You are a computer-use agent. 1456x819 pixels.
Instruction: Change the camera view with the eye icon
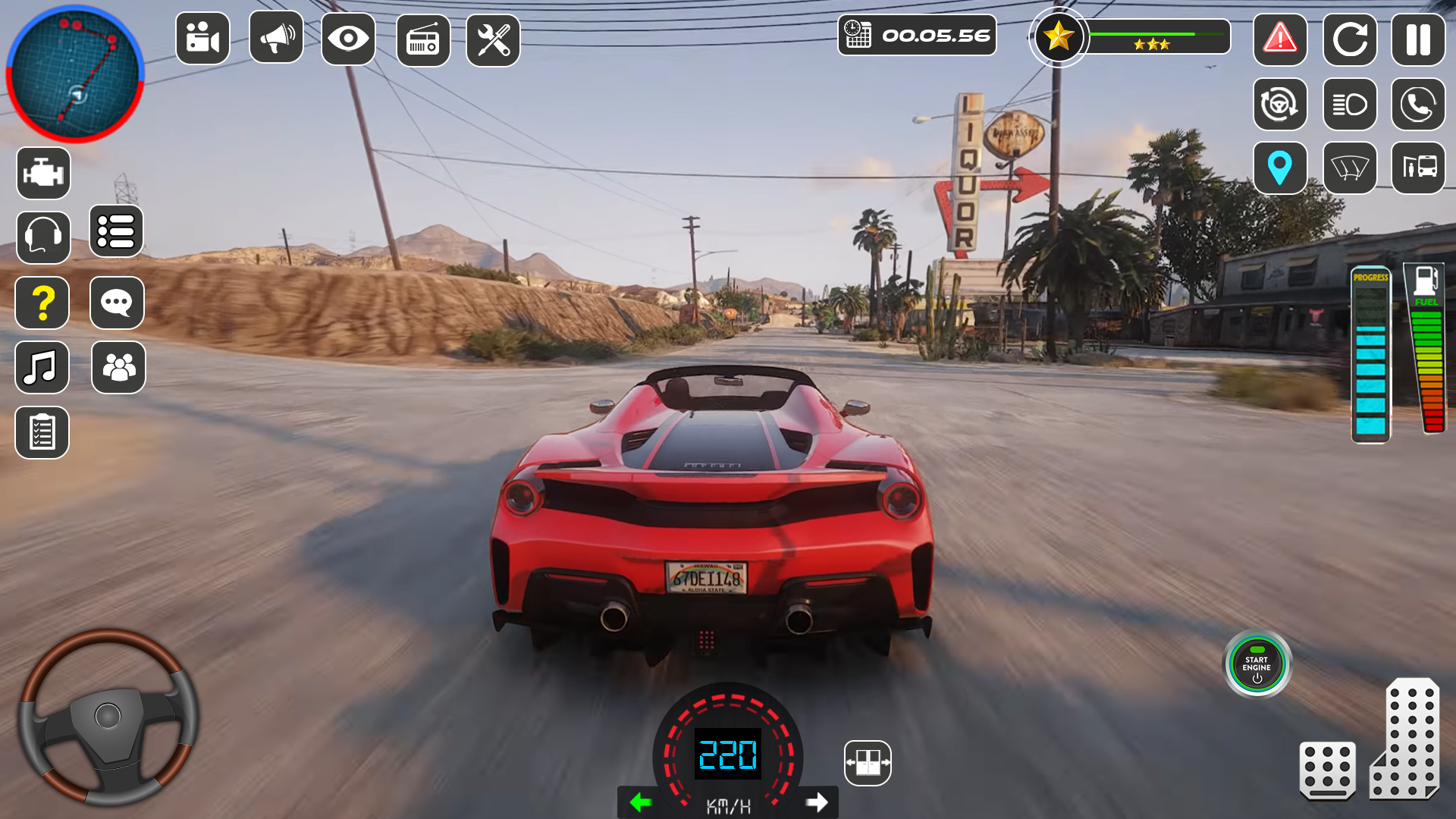point(348,39)
